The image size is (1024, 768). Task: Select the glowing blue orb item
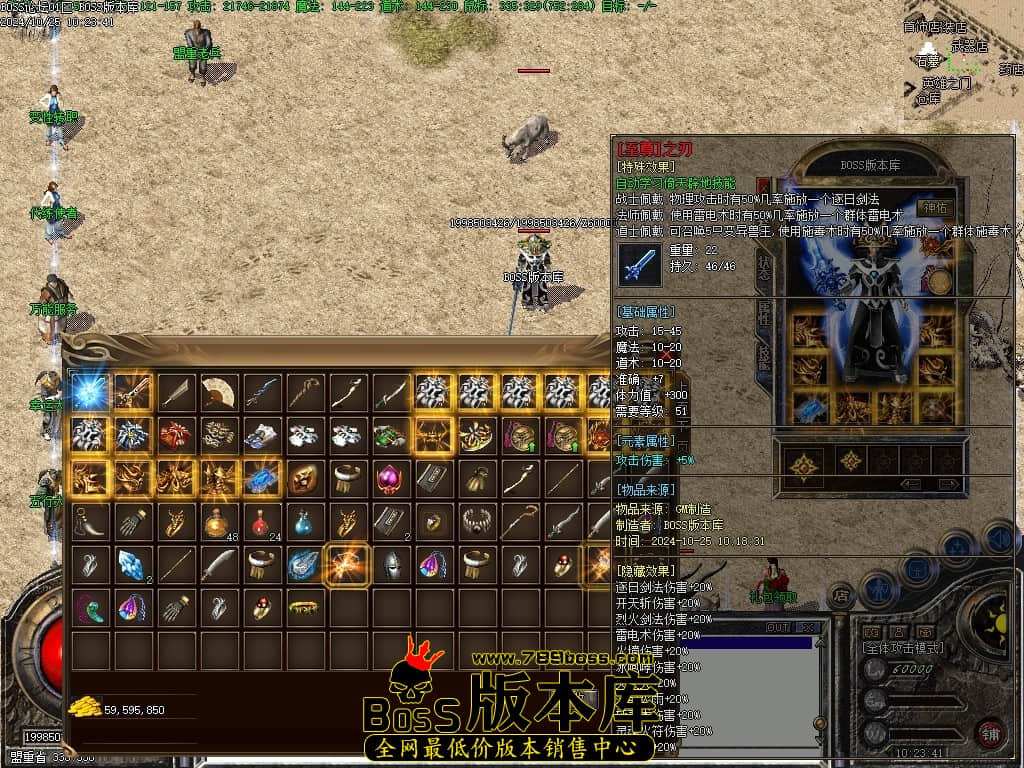tap(90, 392)
